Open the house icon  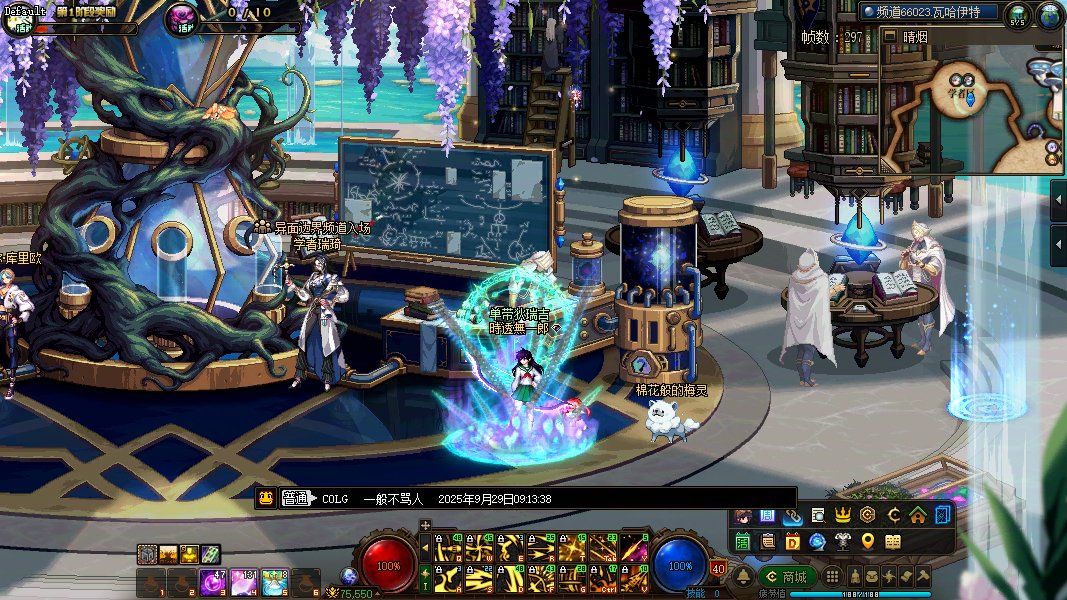(x=917, y=516)
